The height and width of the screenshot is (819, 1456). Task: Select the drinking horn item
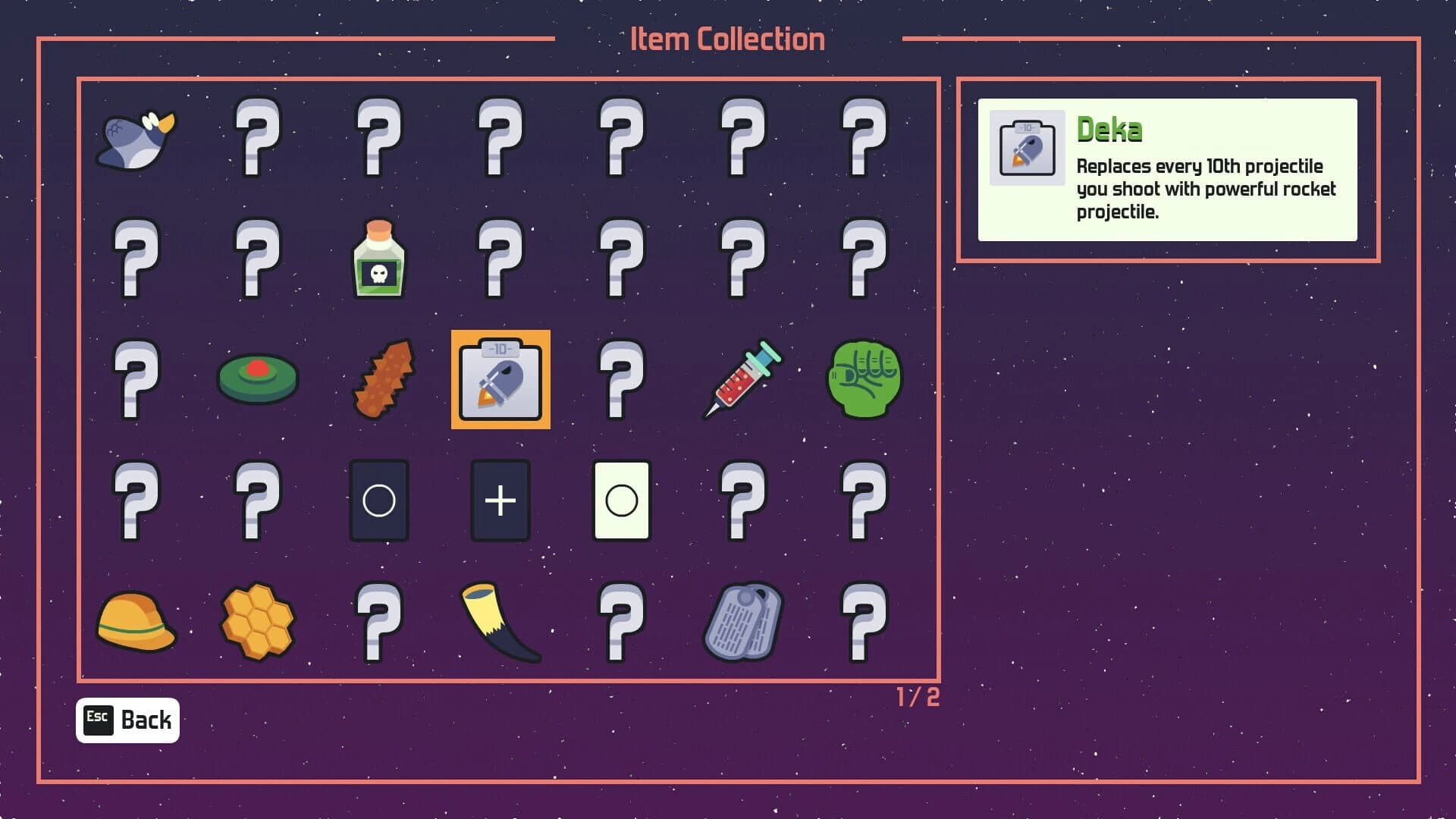[500, 622]
